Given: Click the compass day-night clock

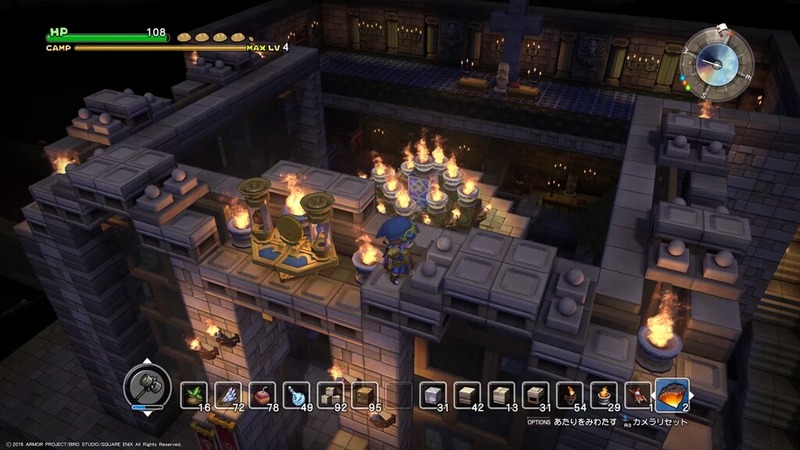Looking at the screenshot, I should point(716,64).
